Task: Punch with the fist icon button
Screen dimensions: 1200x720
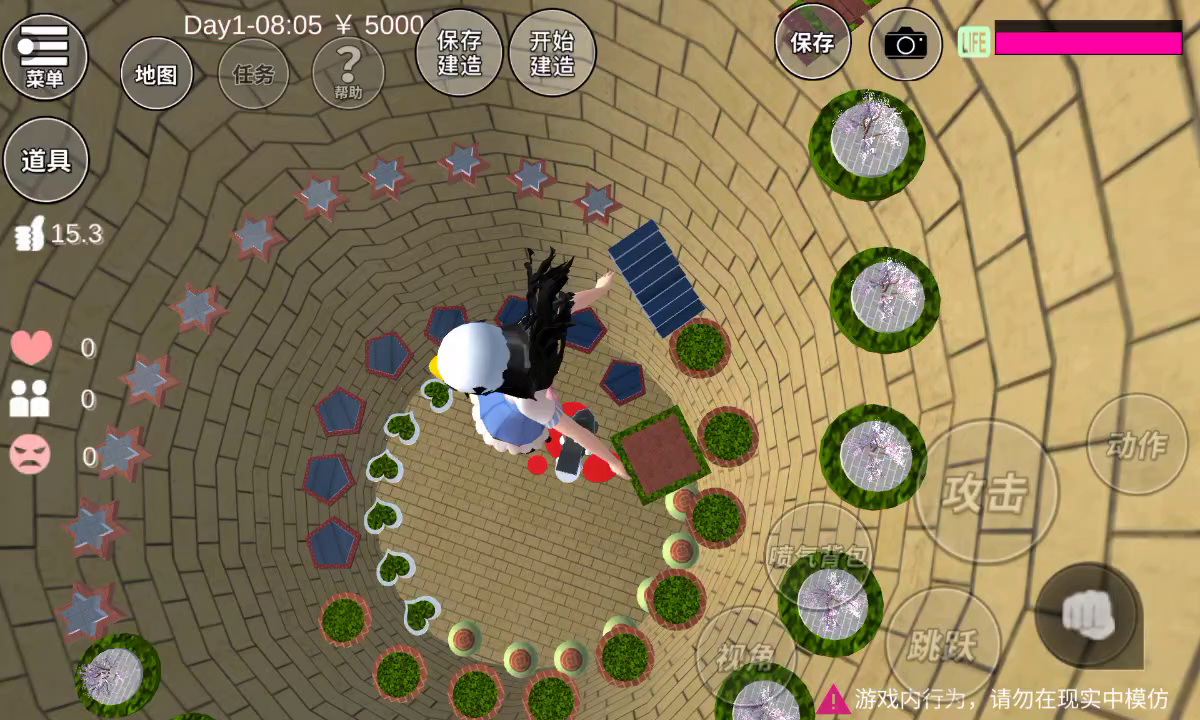Action: 1088,616
